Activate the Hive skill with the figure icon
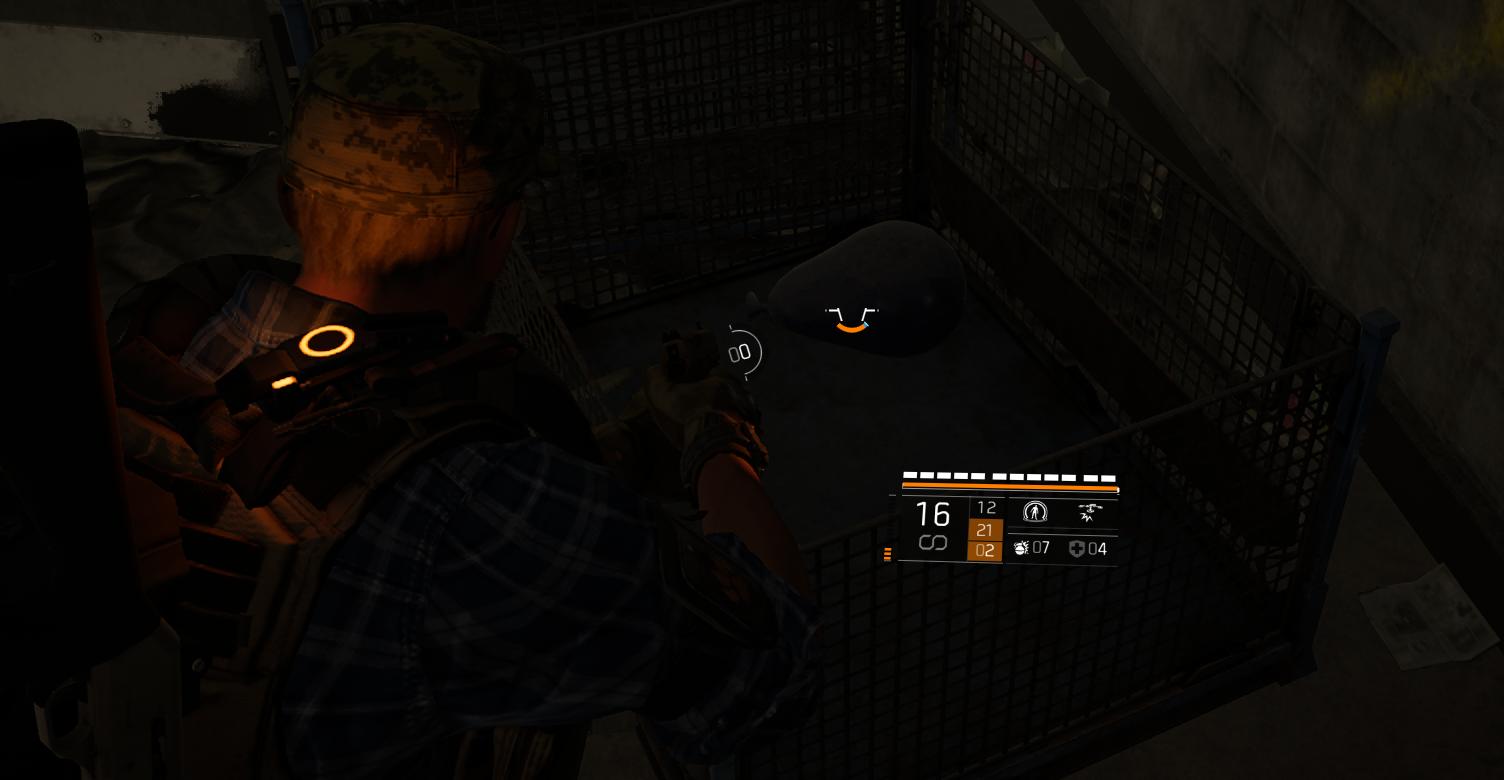 1035,513
